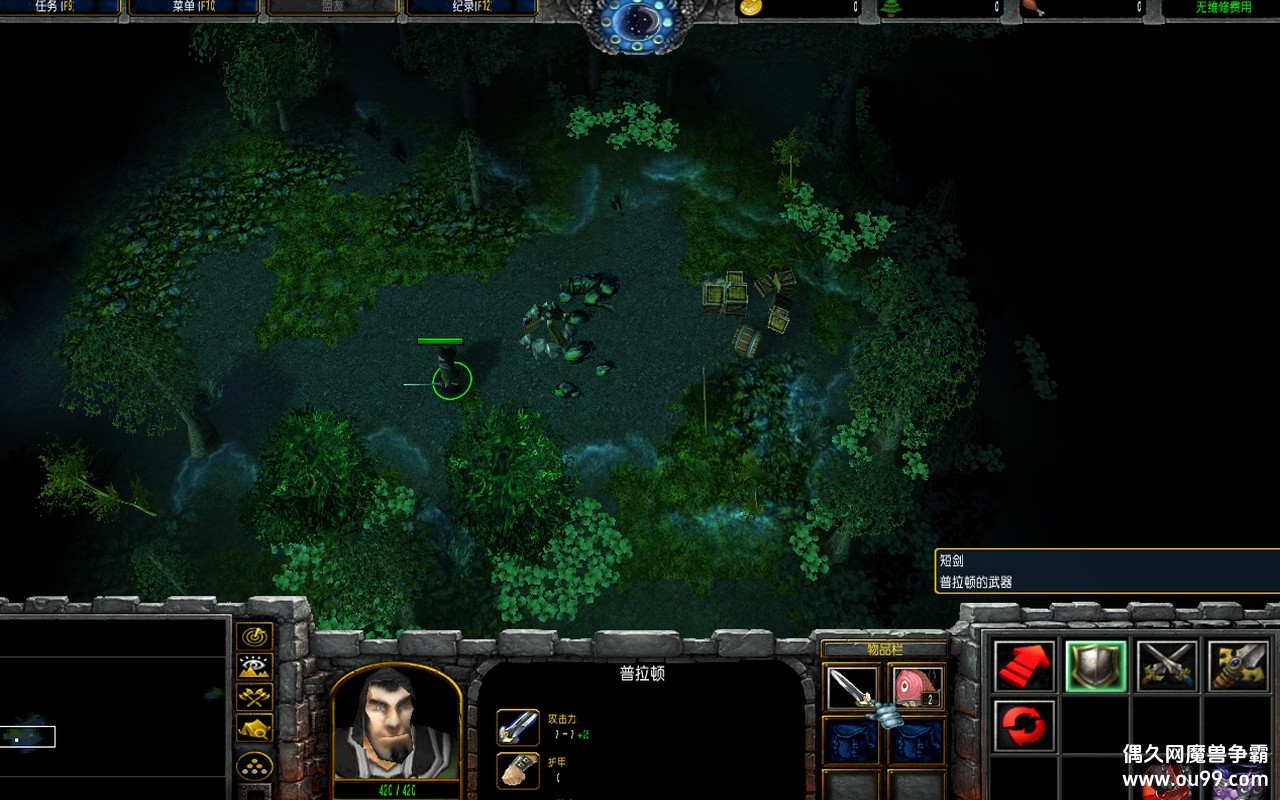The height and width of the screenshot is (800, 1280).
Task: Click the red circular arrows command
Action: click(1025, 725)
